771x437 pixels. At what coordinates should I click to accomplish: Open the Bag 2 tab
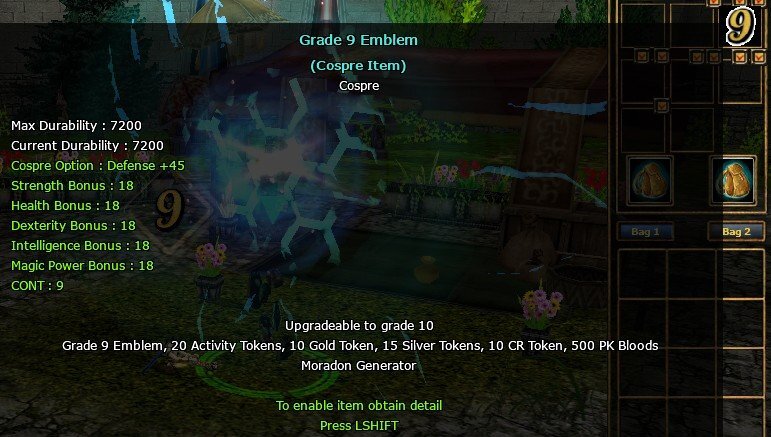736,232
